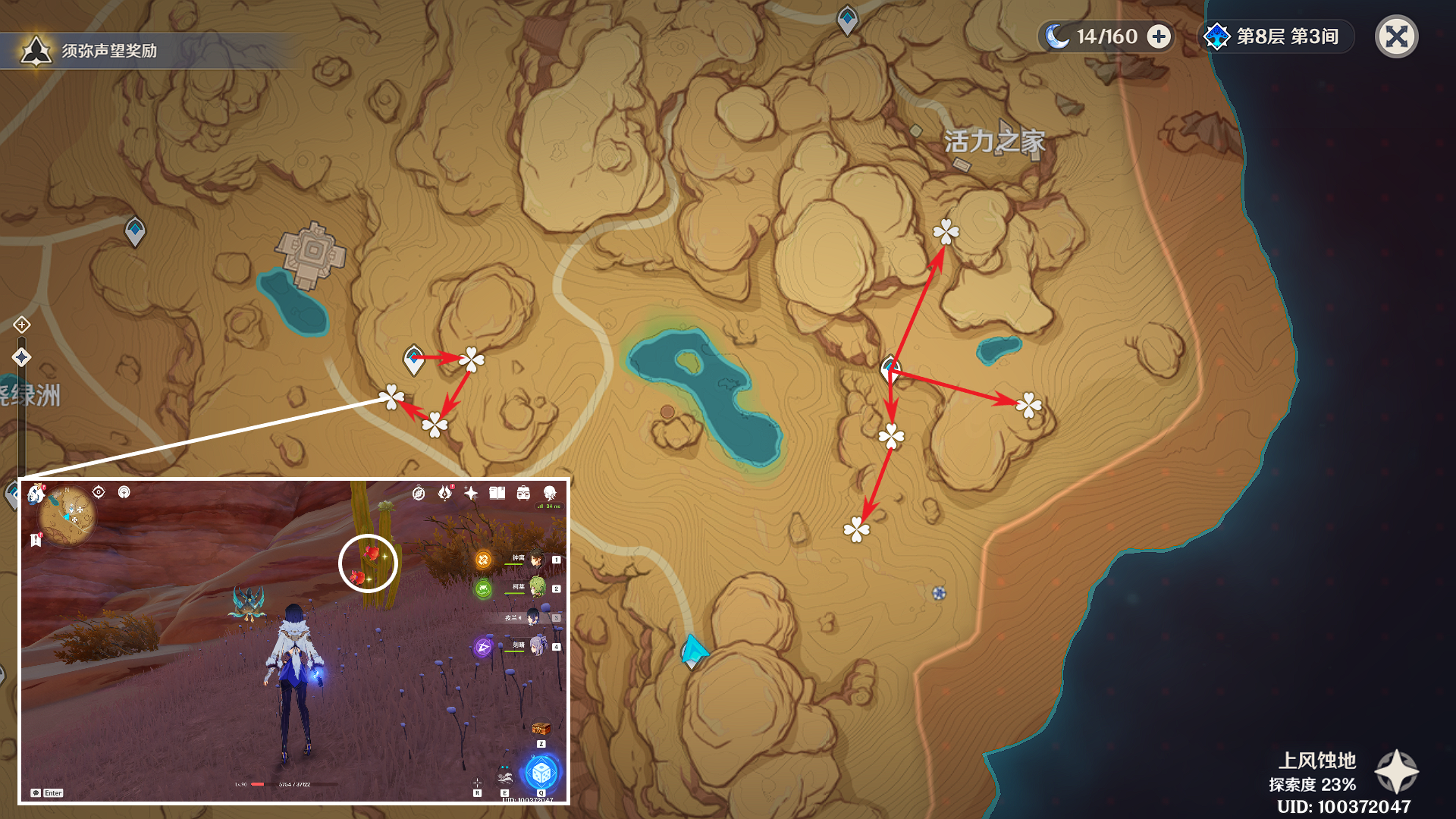Viewport: 1456px width, 819px height.
Task: Click the cyan player location arrow
Action: 693,651
